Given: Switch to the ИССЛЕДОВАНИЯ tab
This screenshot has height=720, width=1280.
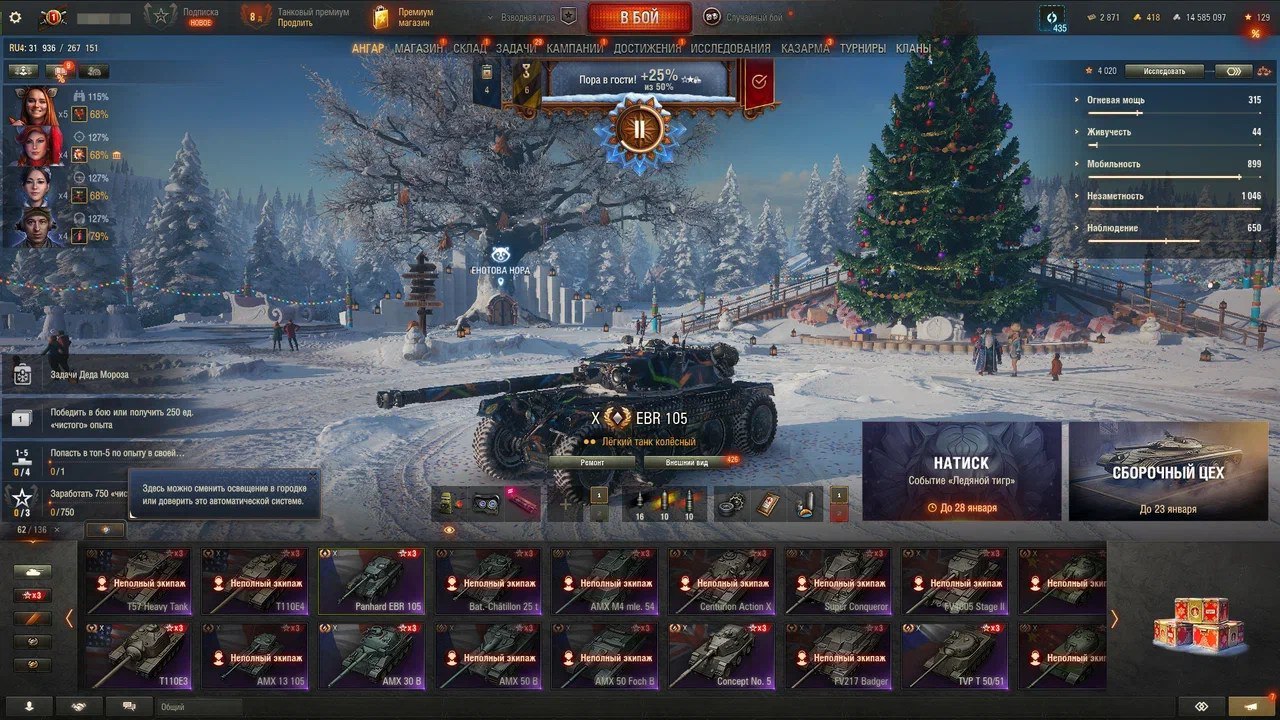Looking at the screenshot, I should 730,48.
